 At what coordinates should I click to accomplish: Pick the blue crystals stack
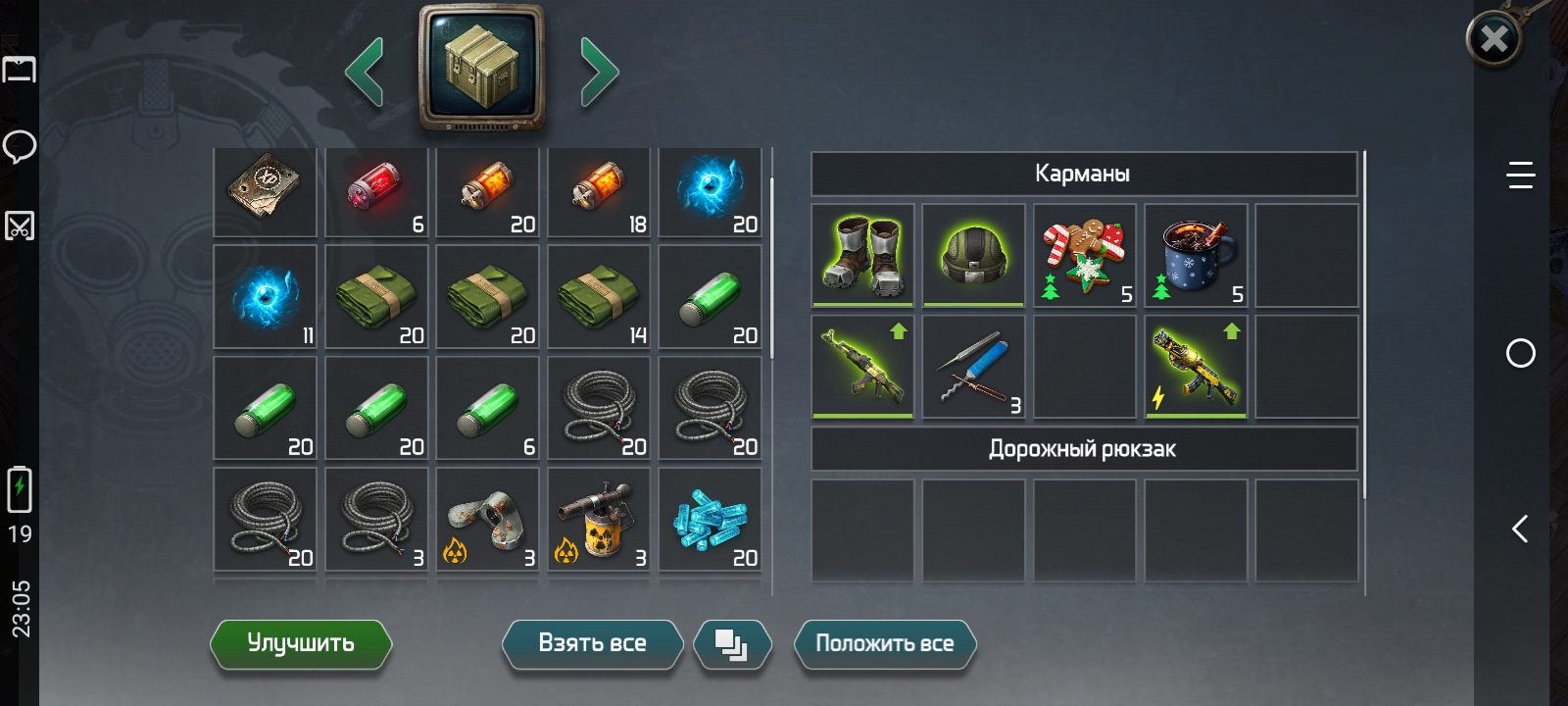coord(710,520)
